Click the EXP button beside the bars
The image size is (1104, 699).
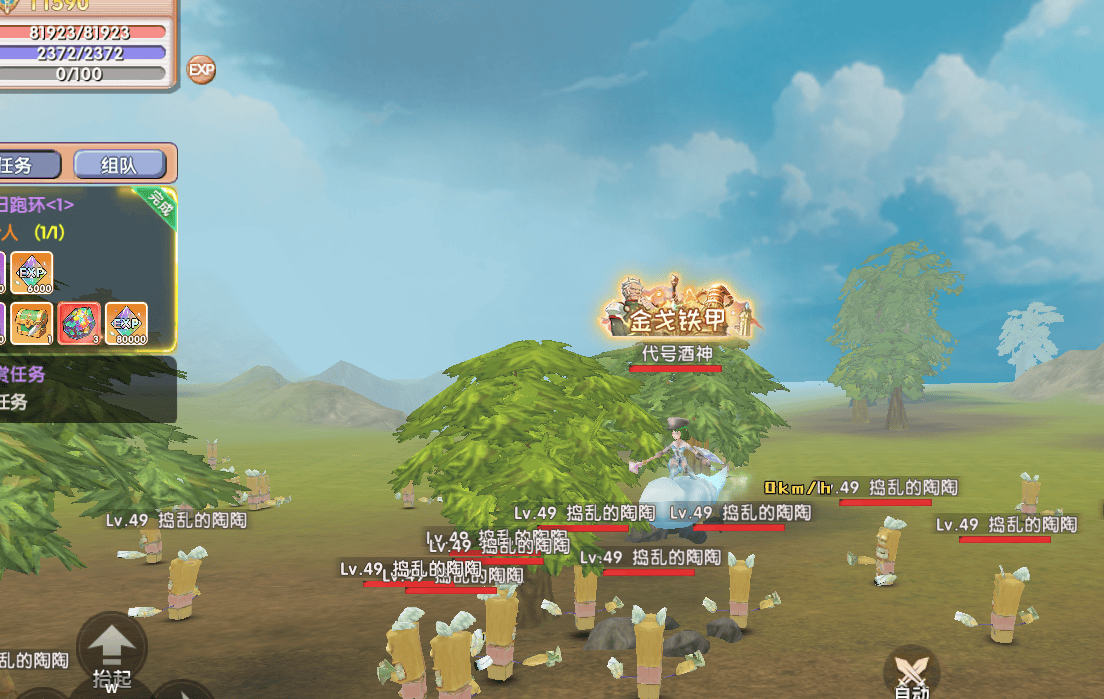click(202, 70)
